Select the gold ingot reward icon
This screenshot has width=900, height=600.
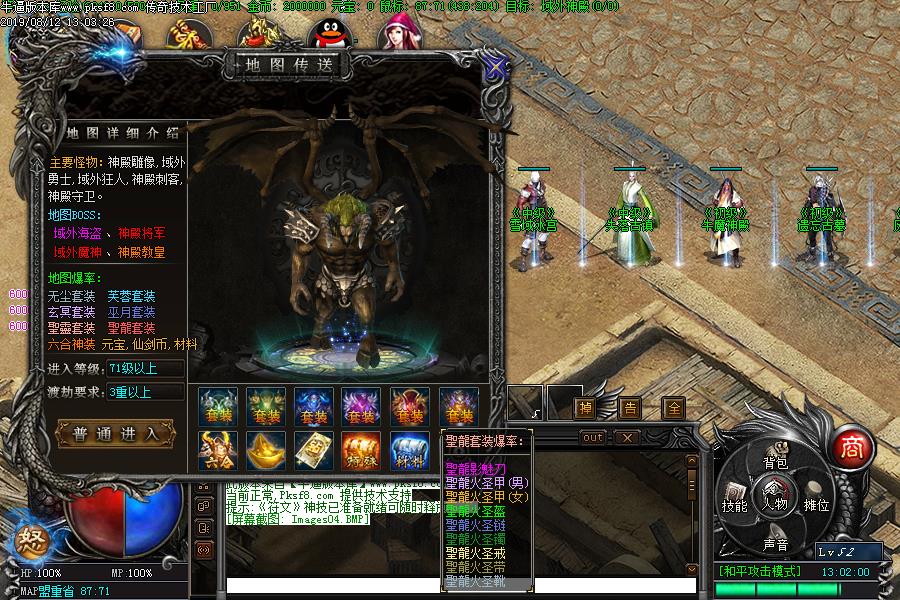(x=266, y=451)
